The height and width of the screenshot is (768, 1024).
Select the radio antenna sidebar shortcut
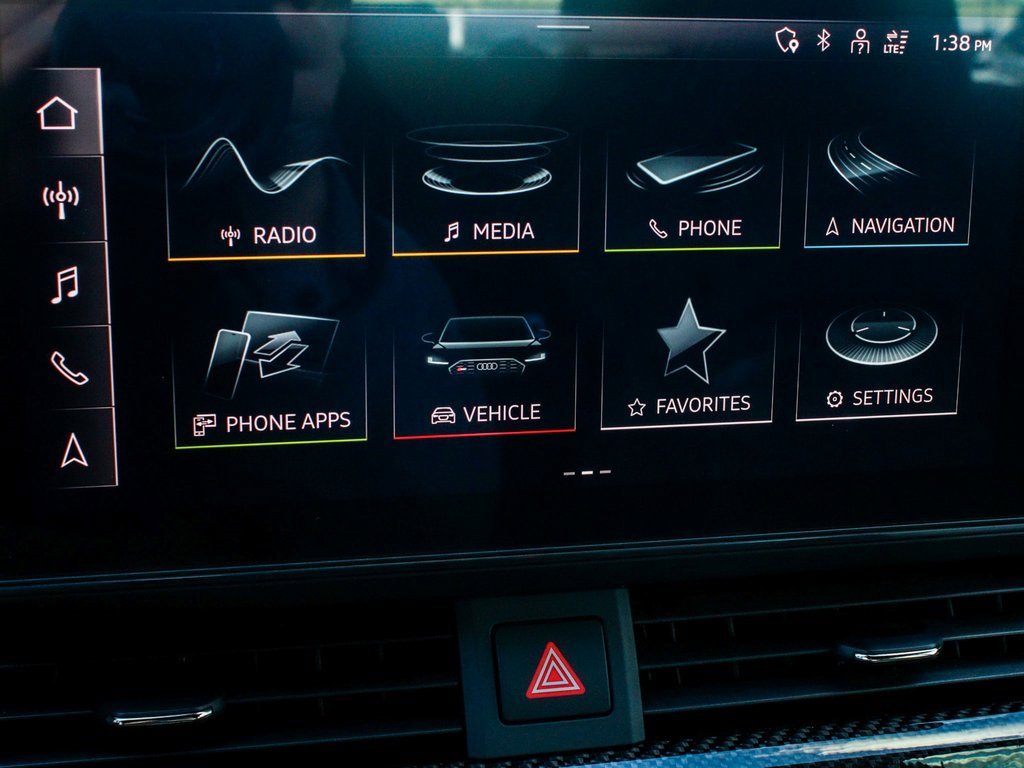click(x=61, y=199)
